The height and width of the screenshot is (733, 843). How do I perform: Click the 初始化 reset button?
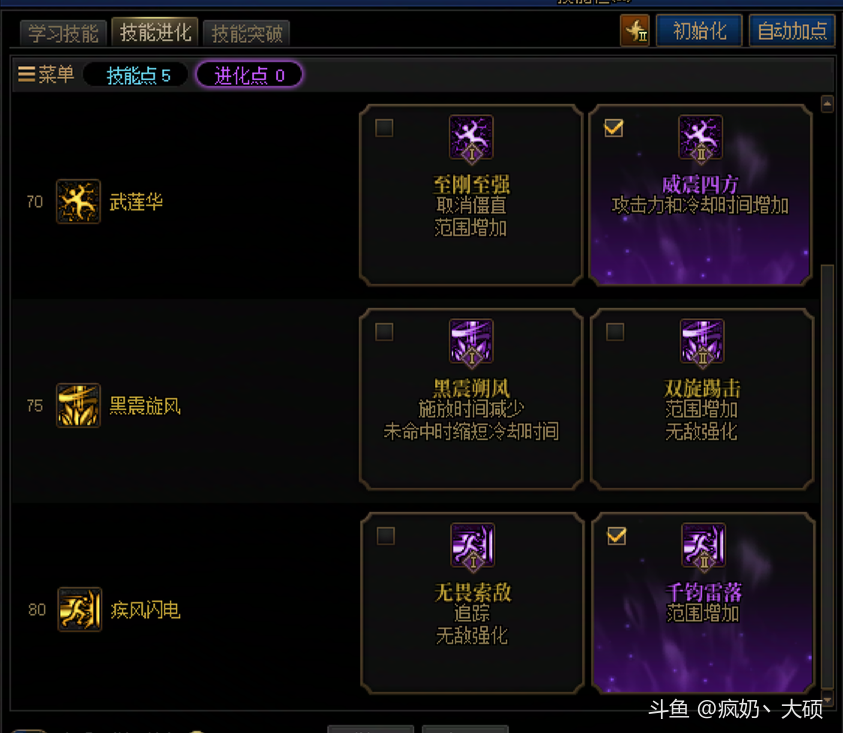coord(699,31)
